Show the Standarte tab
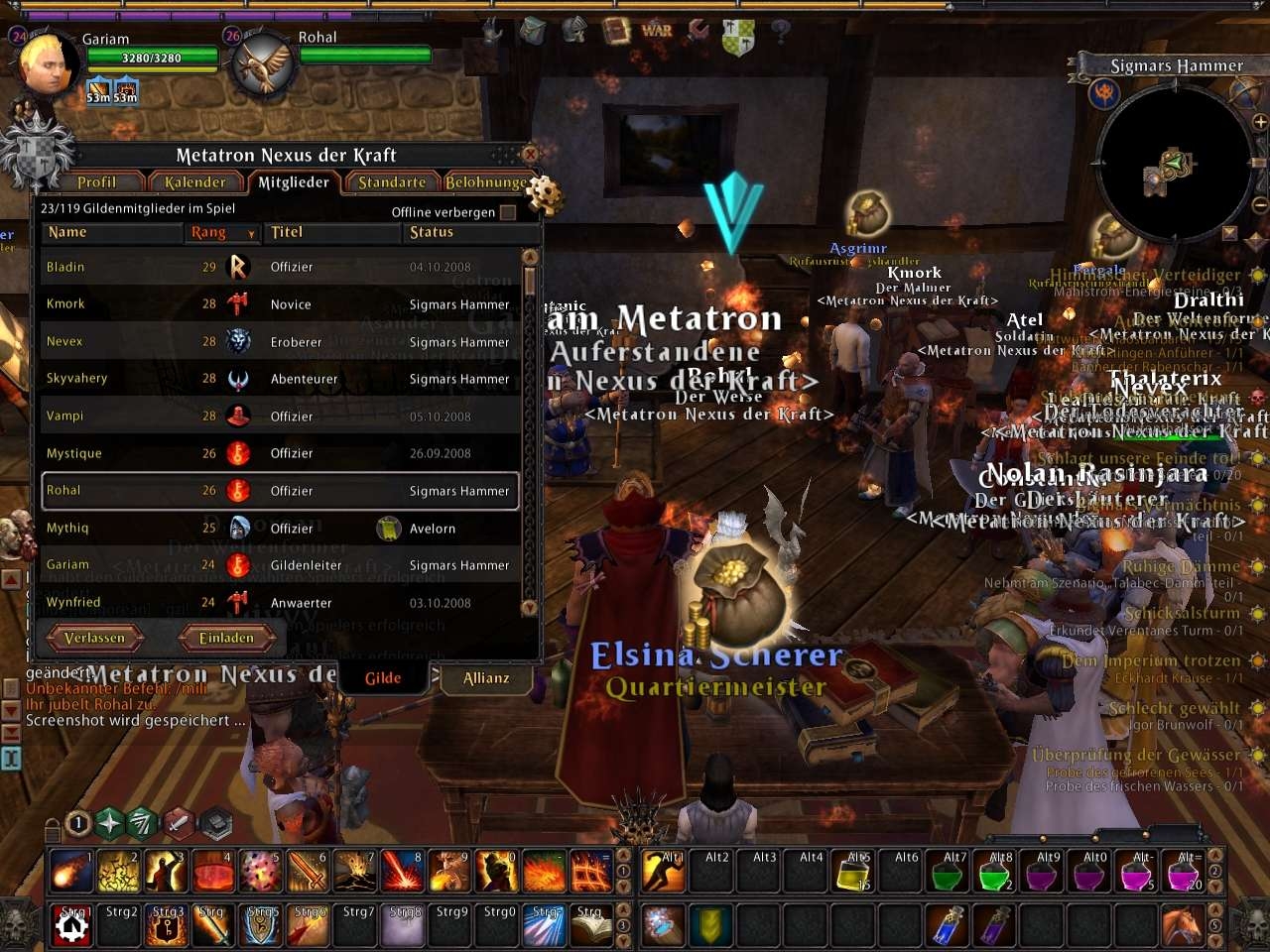This screenshot has height=952, width=1270. [x=391, y=182]
